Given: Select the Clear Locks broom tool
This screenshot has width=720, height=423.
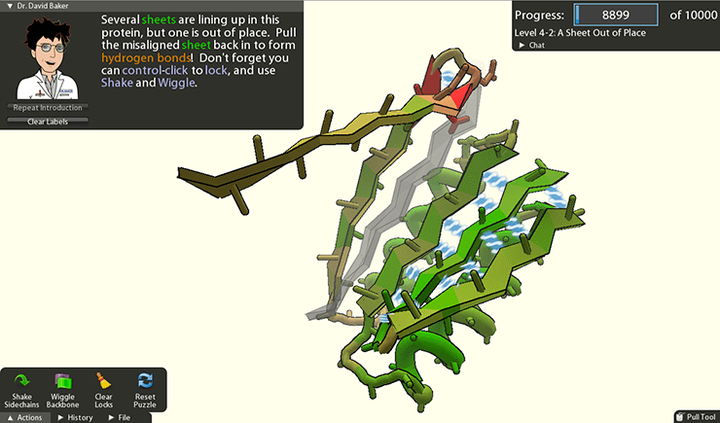Looking at the screenshot, I should point(104,385).
